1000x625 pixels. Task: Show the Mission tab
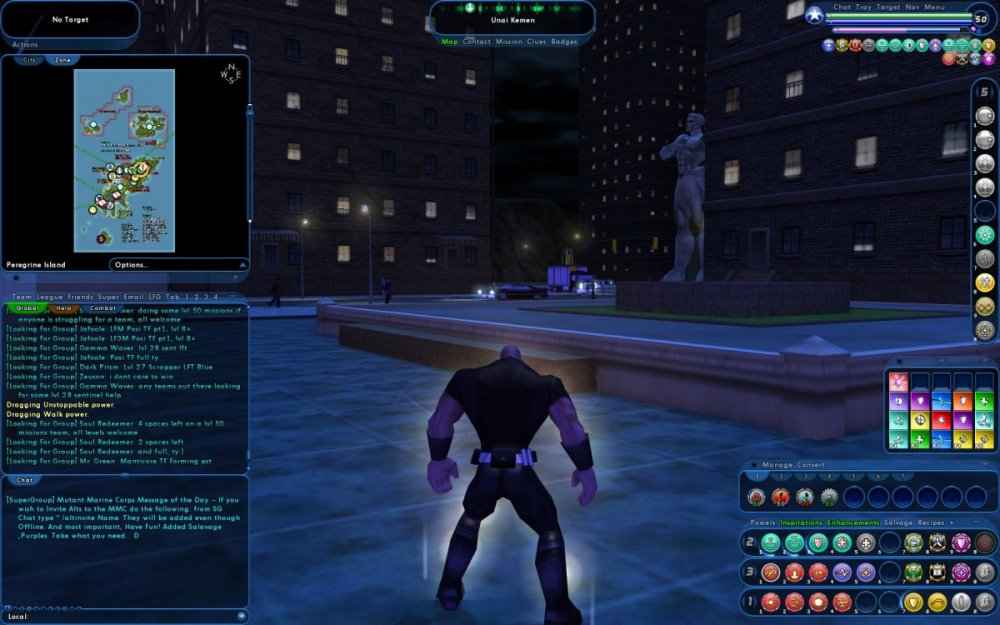point(509,42)
